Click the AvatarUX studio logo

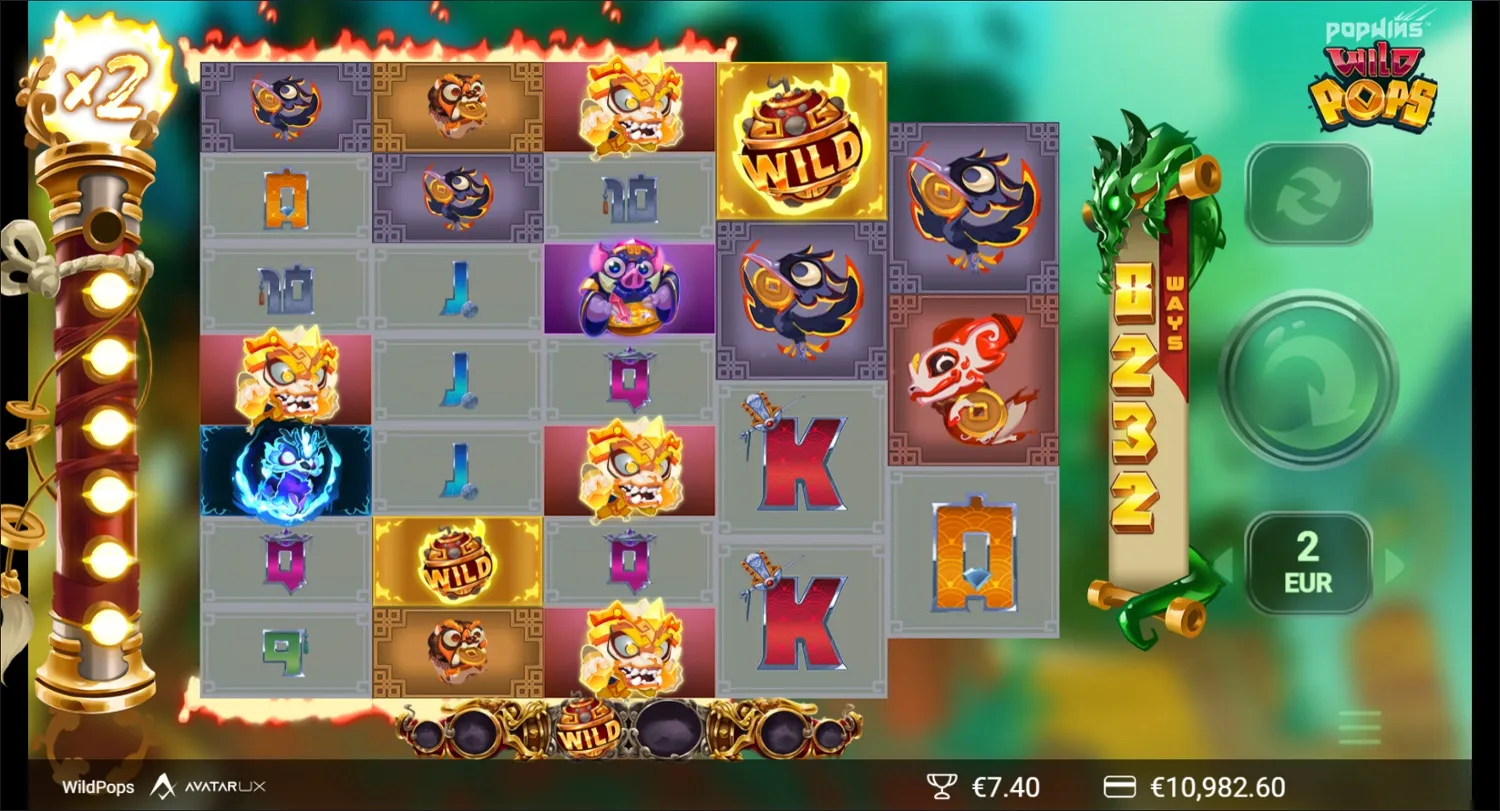[210, 787]
